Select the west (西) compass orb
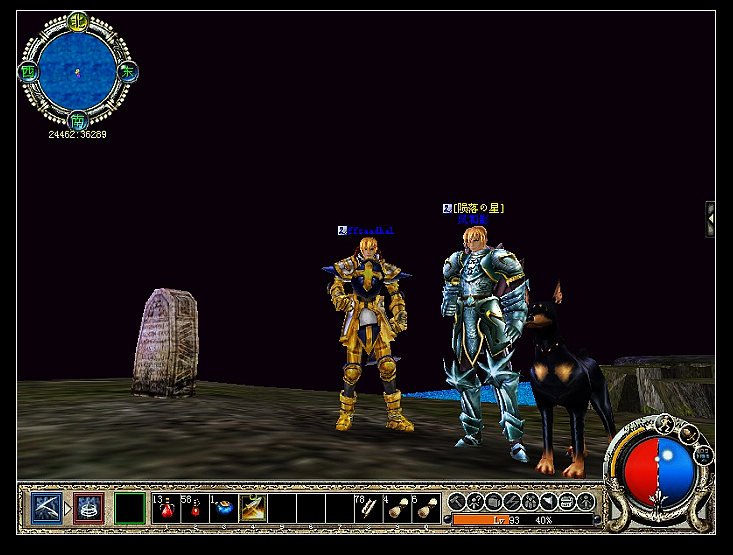733x555 pixels. coord(27,72)
